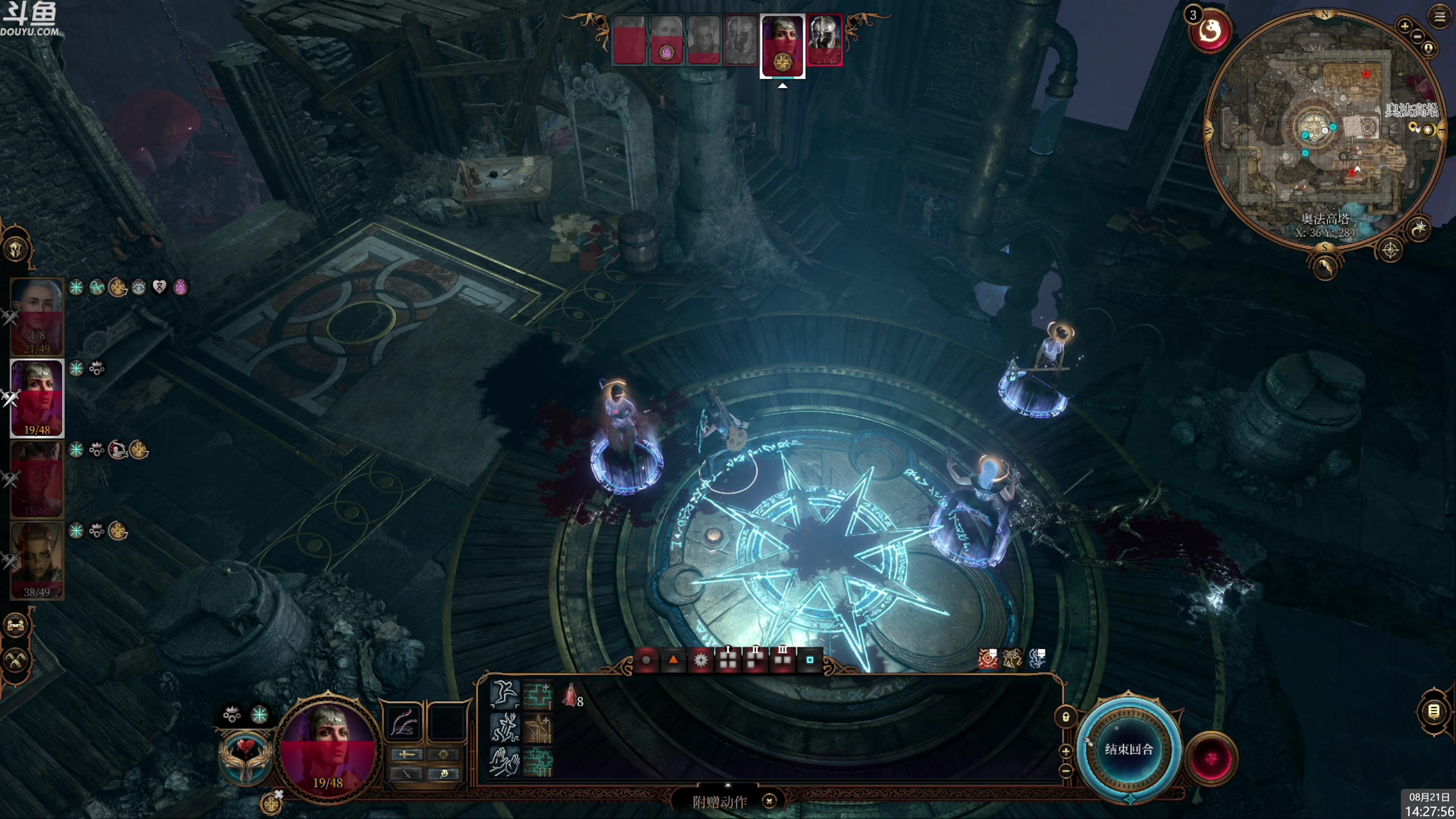Toggle the hotbar padlock button
This screenshot has height=819, width=1456.
(x=1066, y=717)
